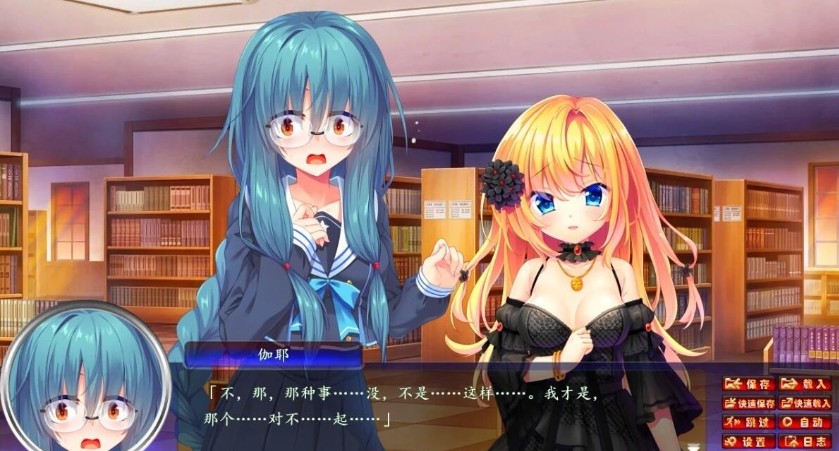Open the 设置 (Settings) menu
The image size is (839, 451).
tap(749, 441)
